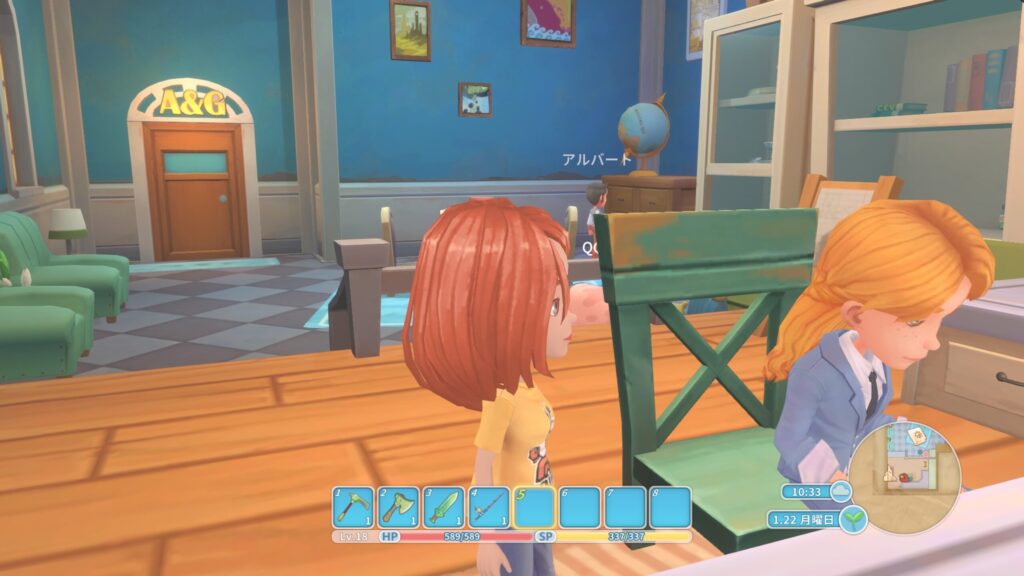Click the green sprout season icon
1024x576 pixels.
(852, 520)
